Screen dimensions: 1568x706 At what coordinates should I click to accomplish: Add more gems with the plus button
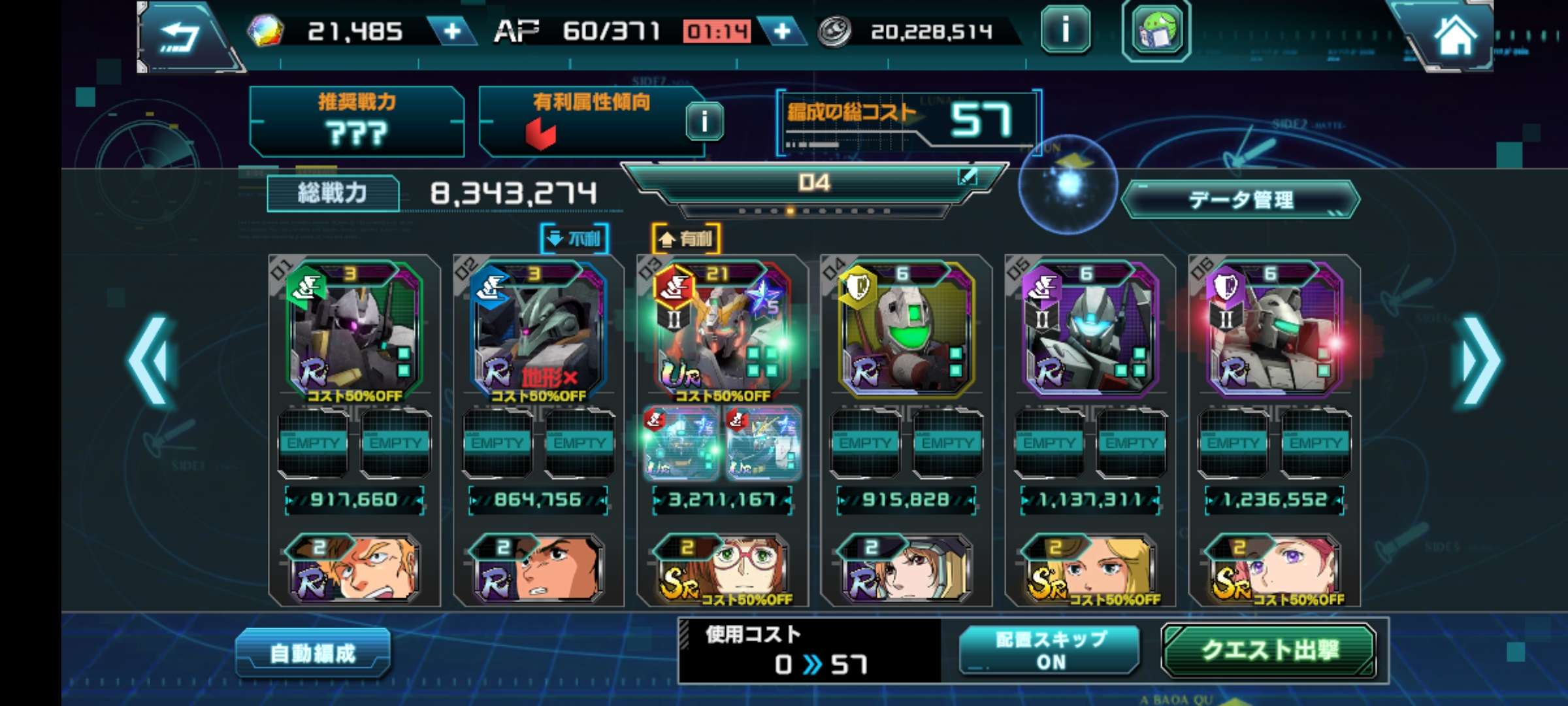tap(452, 31)
